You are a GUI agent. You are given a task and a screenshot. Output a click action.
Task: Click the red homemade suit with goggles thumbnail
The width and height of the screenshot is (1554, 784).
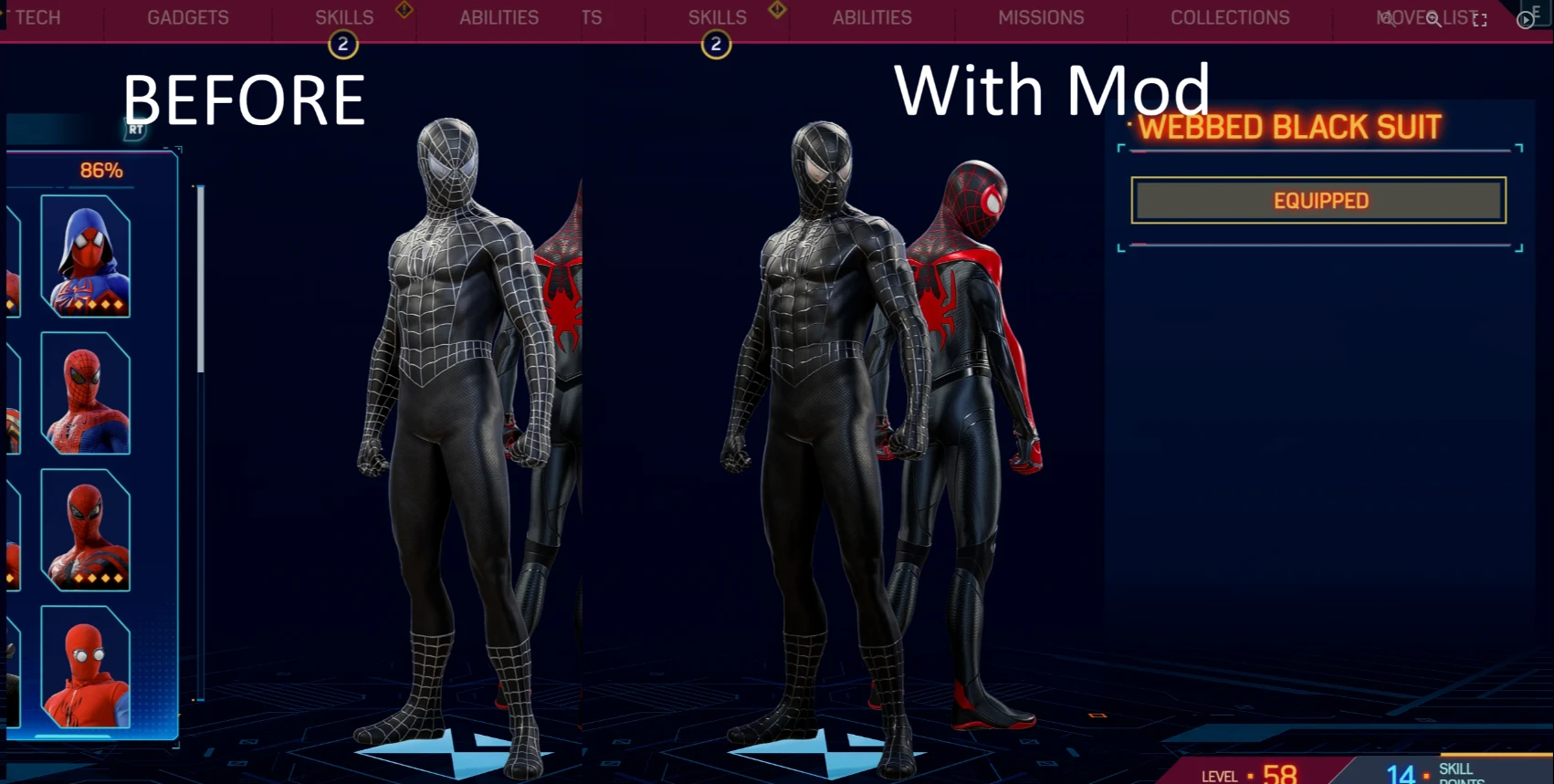pyautogui.click(x=86, y=669)
